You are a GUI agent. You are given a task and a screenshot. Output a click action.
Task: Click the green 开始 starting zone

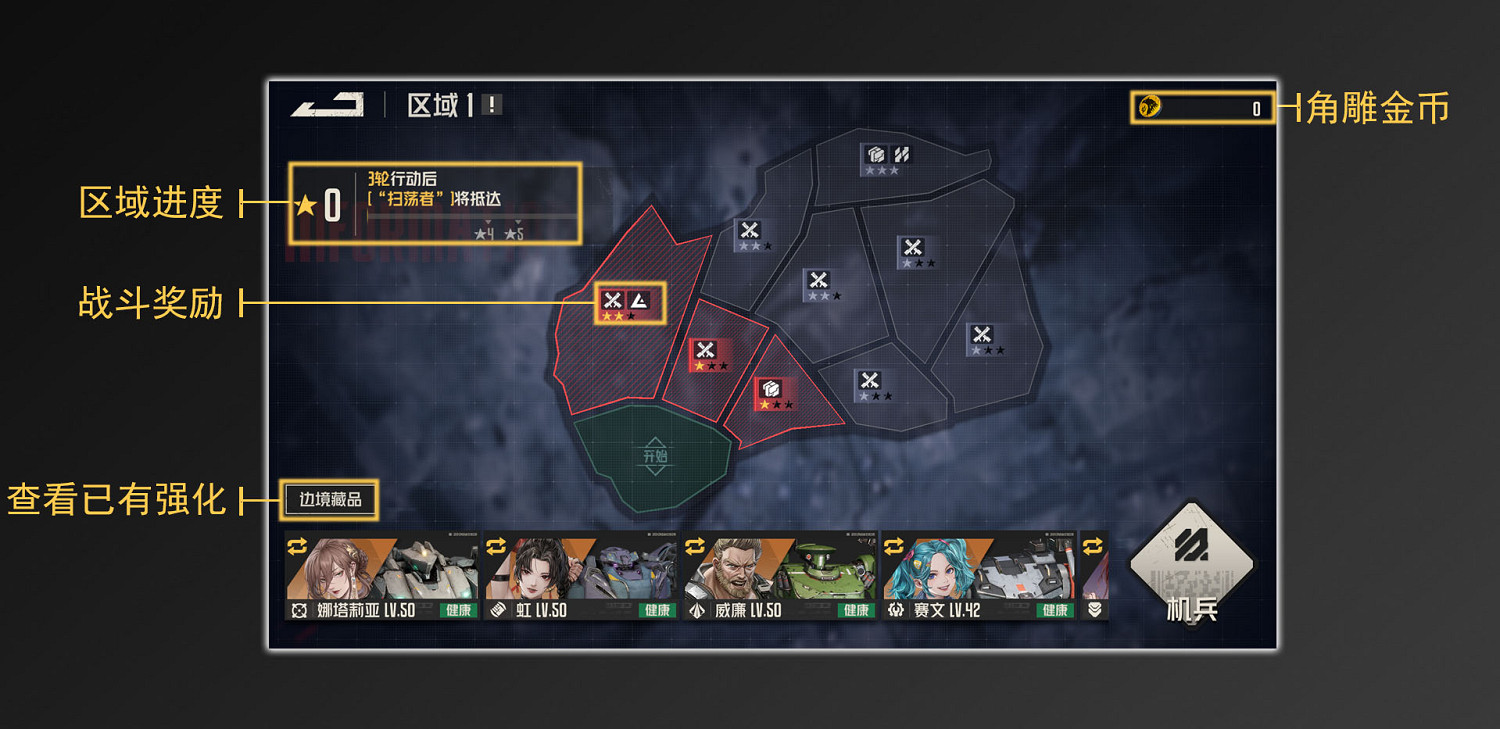pyautogui.click(x=655, y=455)
